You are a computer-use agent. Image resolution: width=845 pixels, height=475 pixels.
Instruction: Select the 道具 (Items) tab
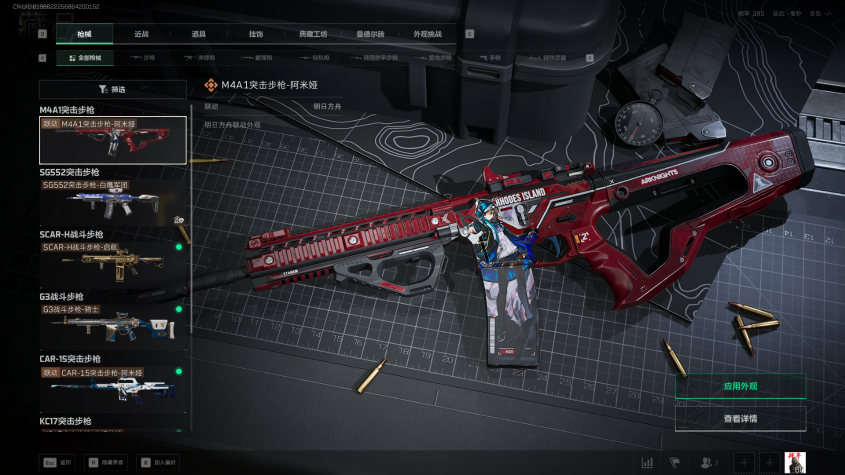tap(198, 33)
